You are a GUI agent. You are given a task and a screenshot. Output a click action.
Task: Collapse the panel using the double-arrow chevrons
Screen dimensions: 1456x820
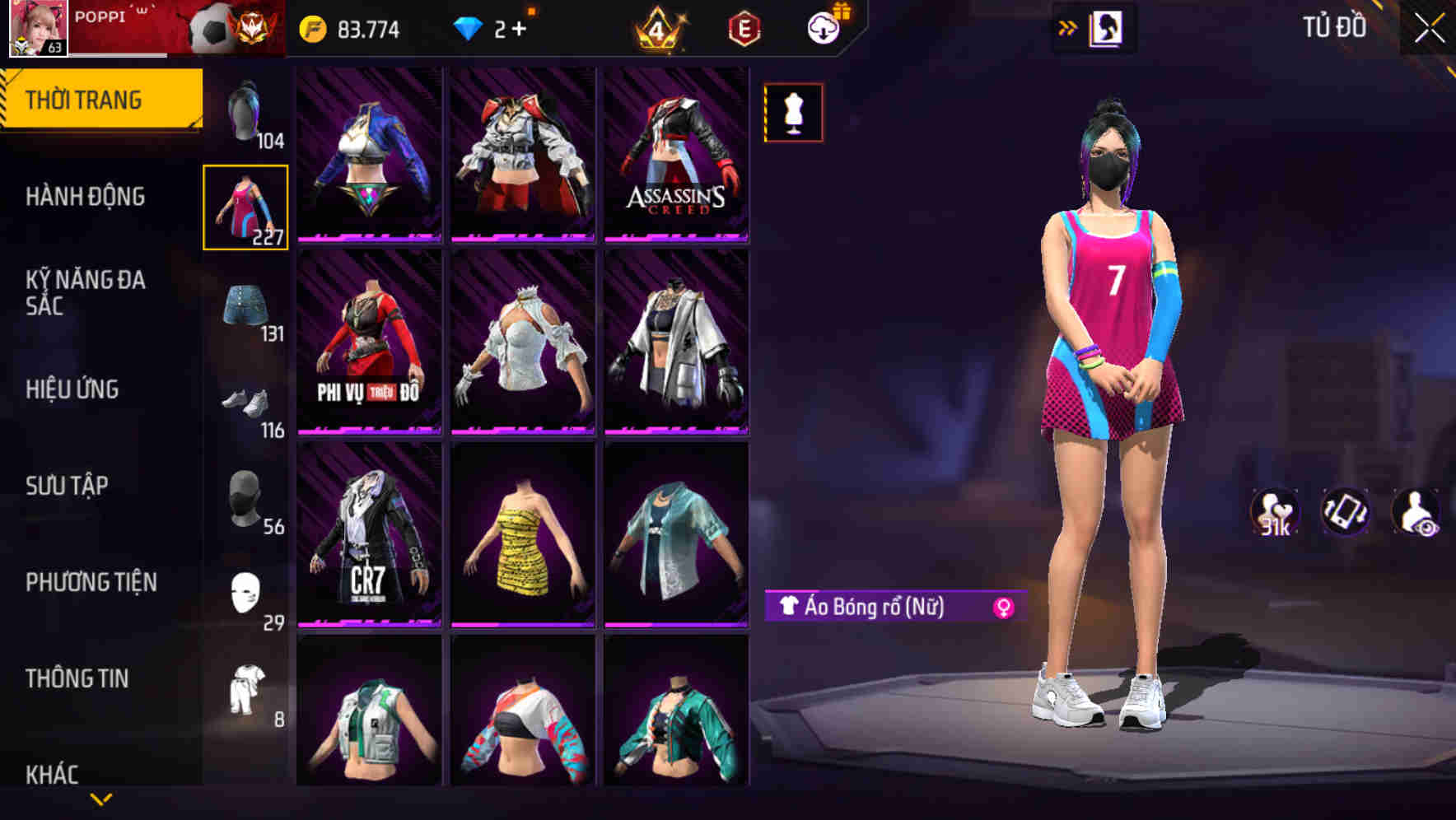1068,26
